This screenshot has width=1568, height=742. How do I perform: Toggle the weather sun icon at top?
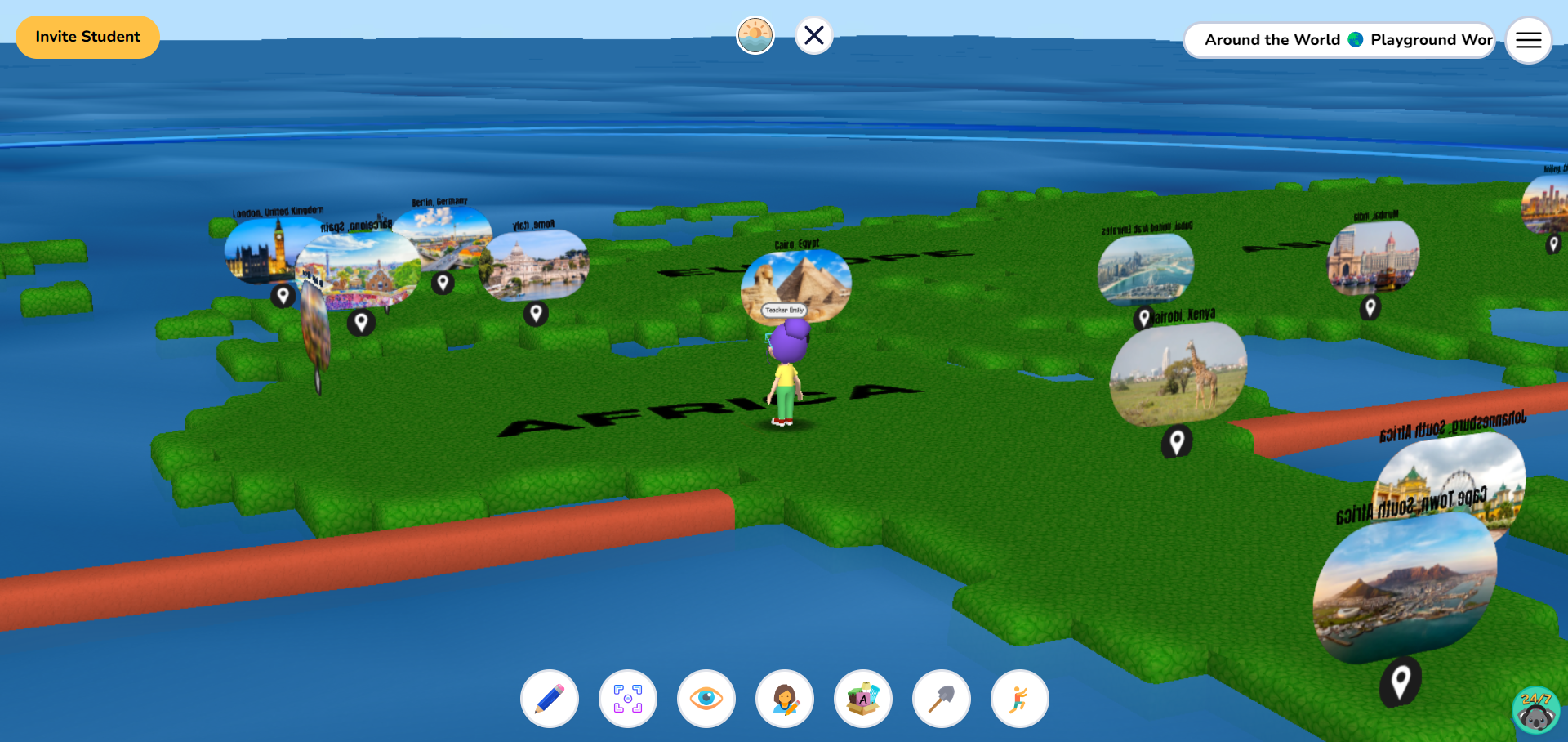(x=755, y=34)
